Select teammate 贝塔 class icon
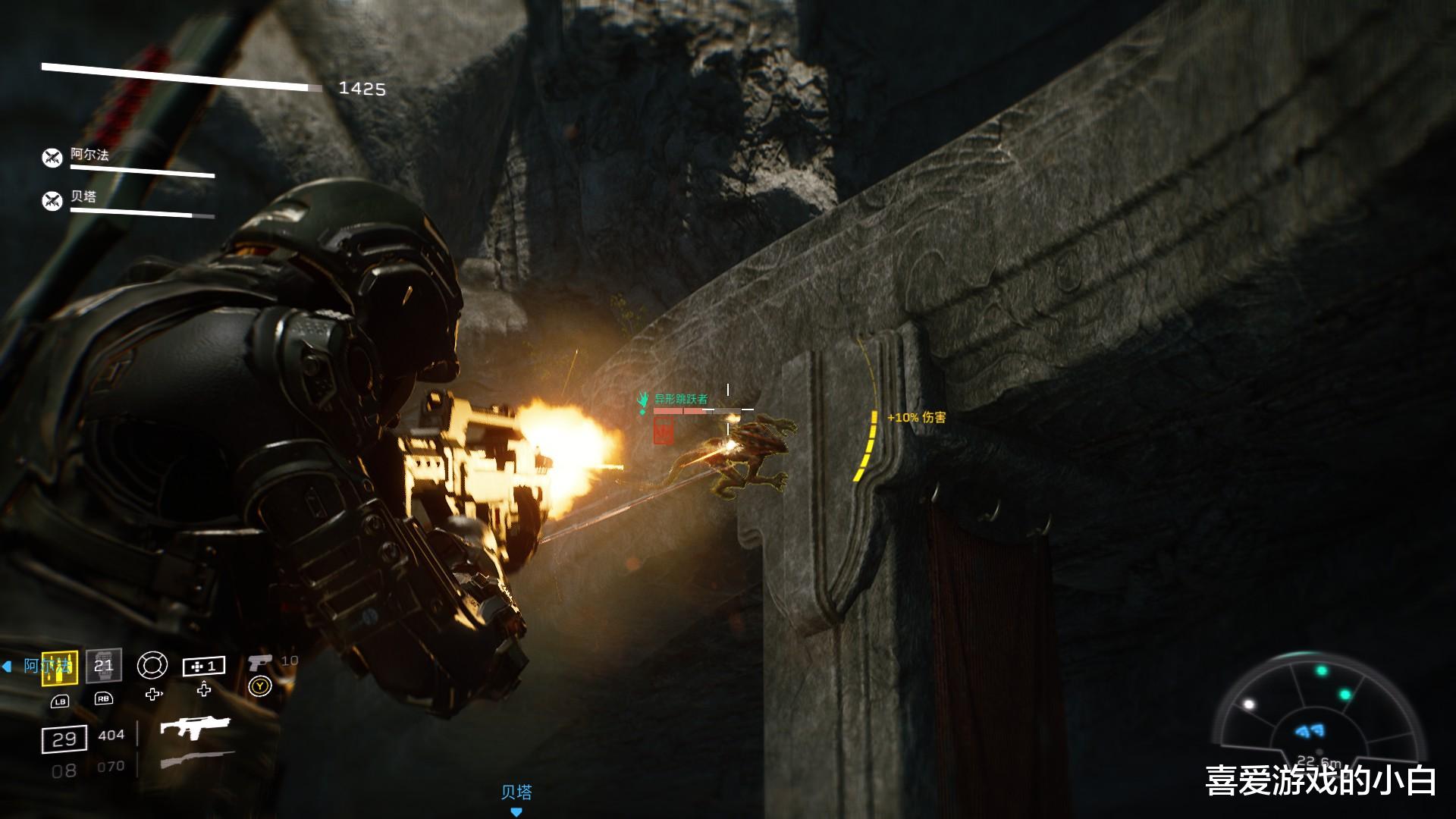 coord(52,201)
